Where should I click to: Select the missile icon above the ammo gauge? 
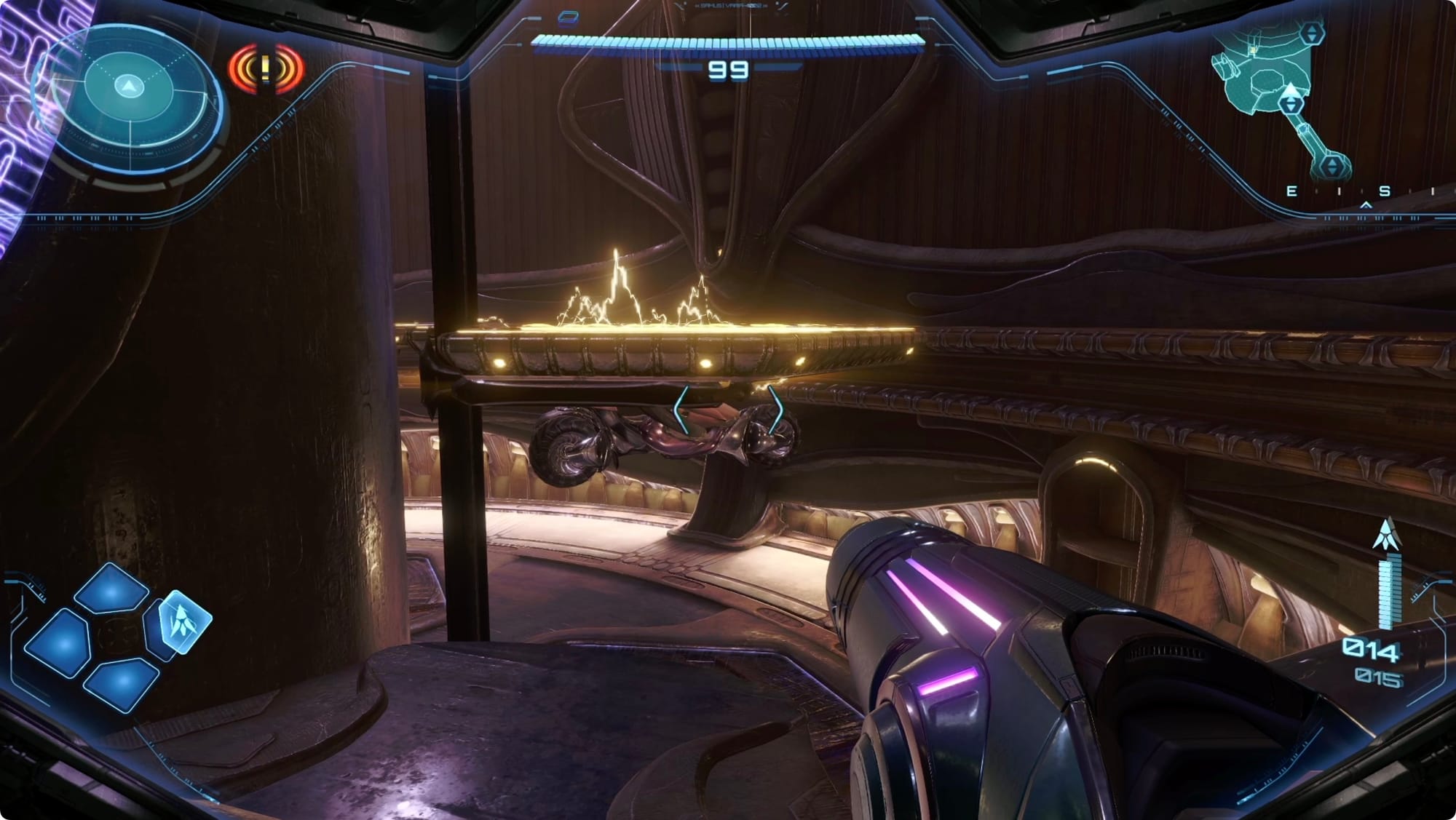click(1386, 534)
